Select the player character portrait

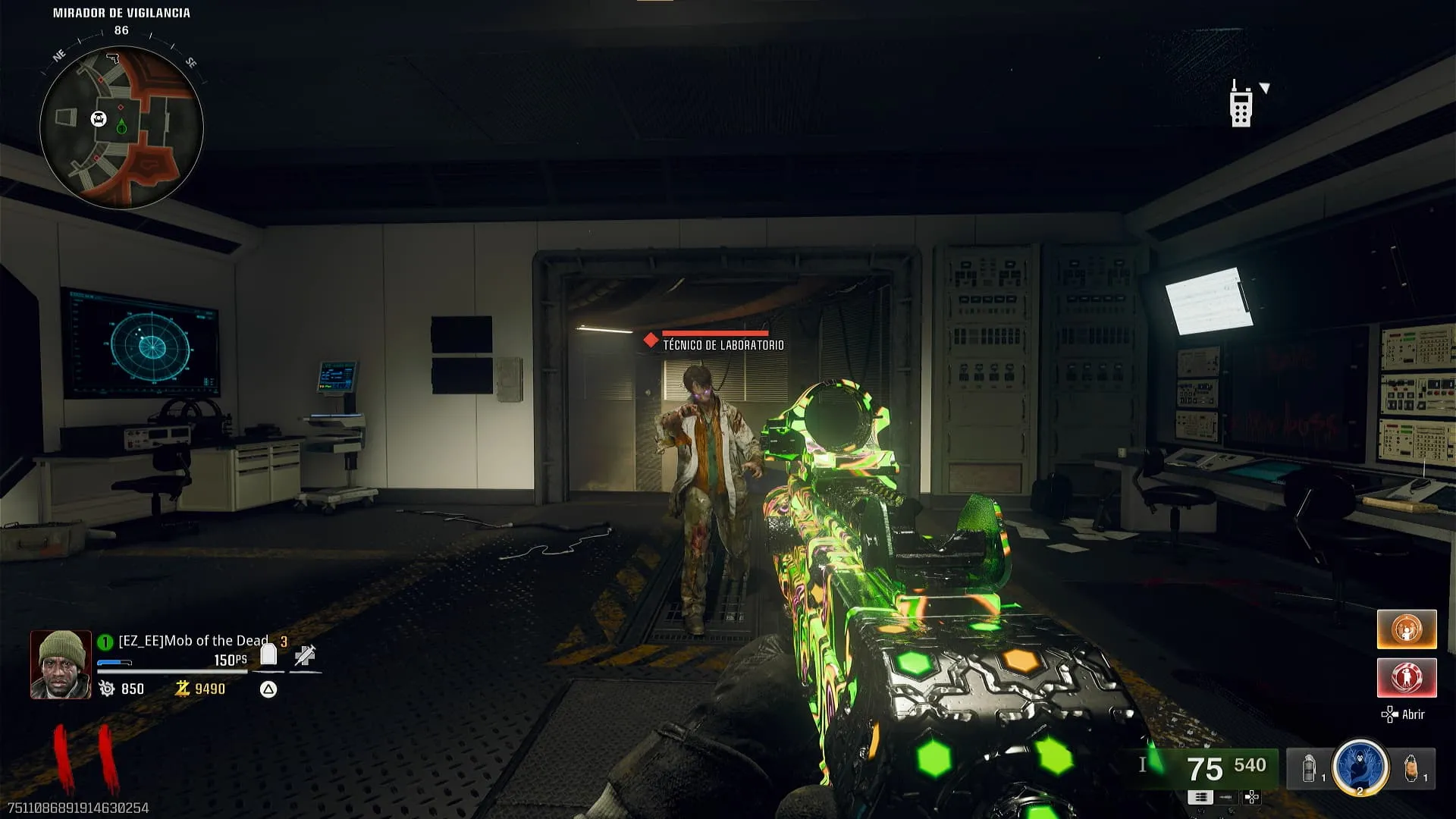[61, 664]
